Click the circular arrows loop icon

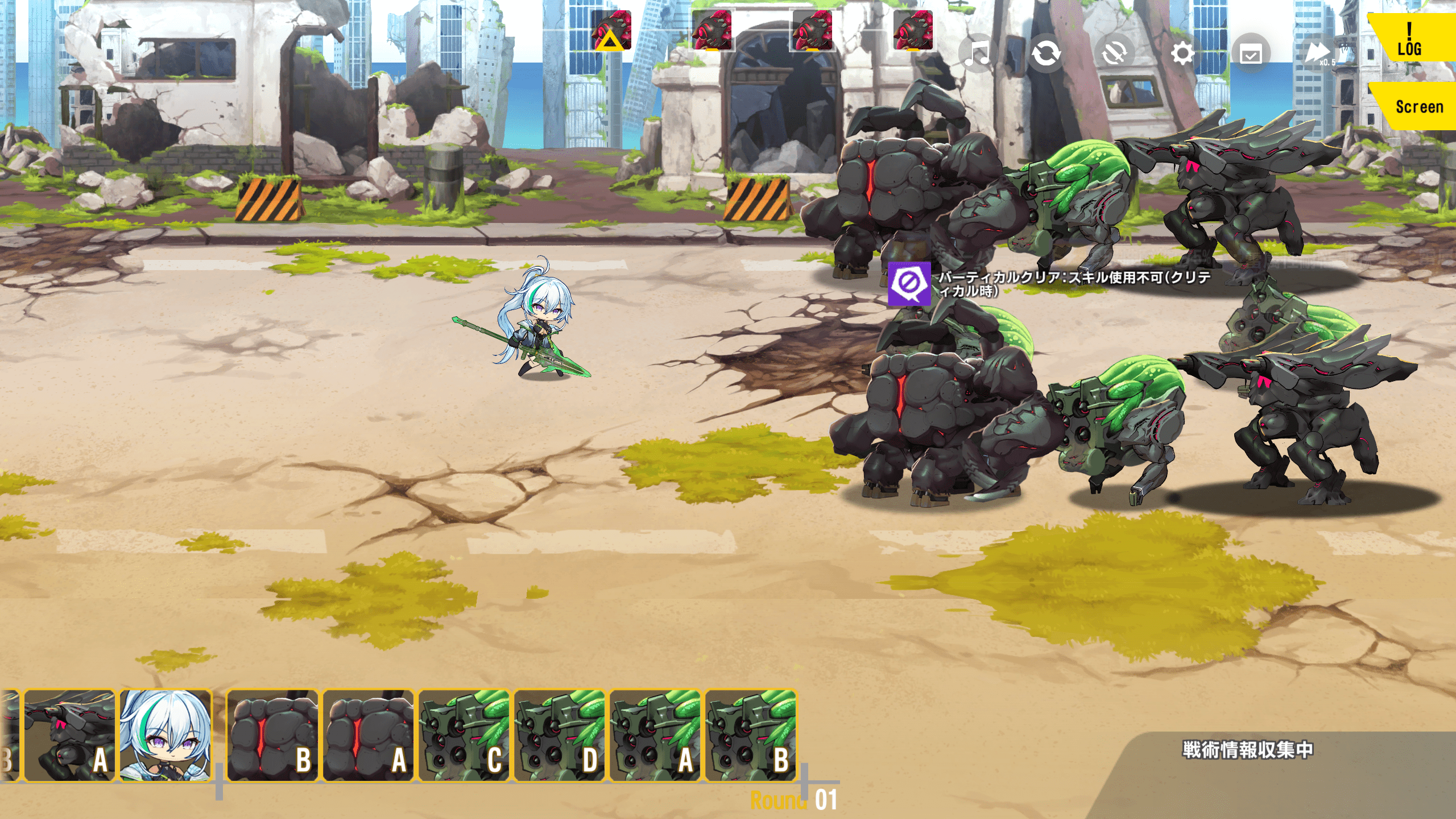click(1045, 54)
